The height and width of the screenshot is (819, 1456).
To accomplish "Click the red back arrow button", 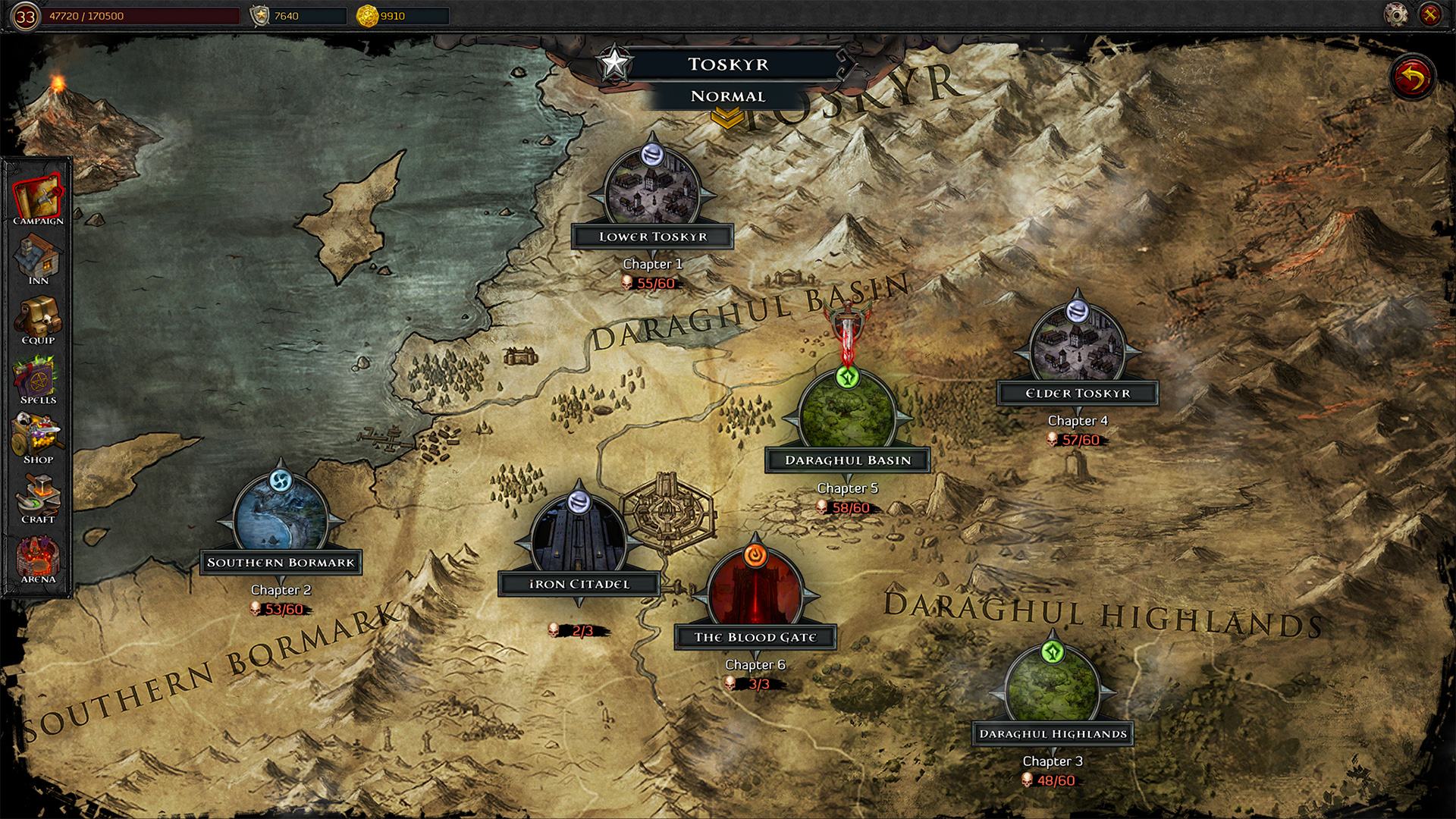I will point(1414,77).
